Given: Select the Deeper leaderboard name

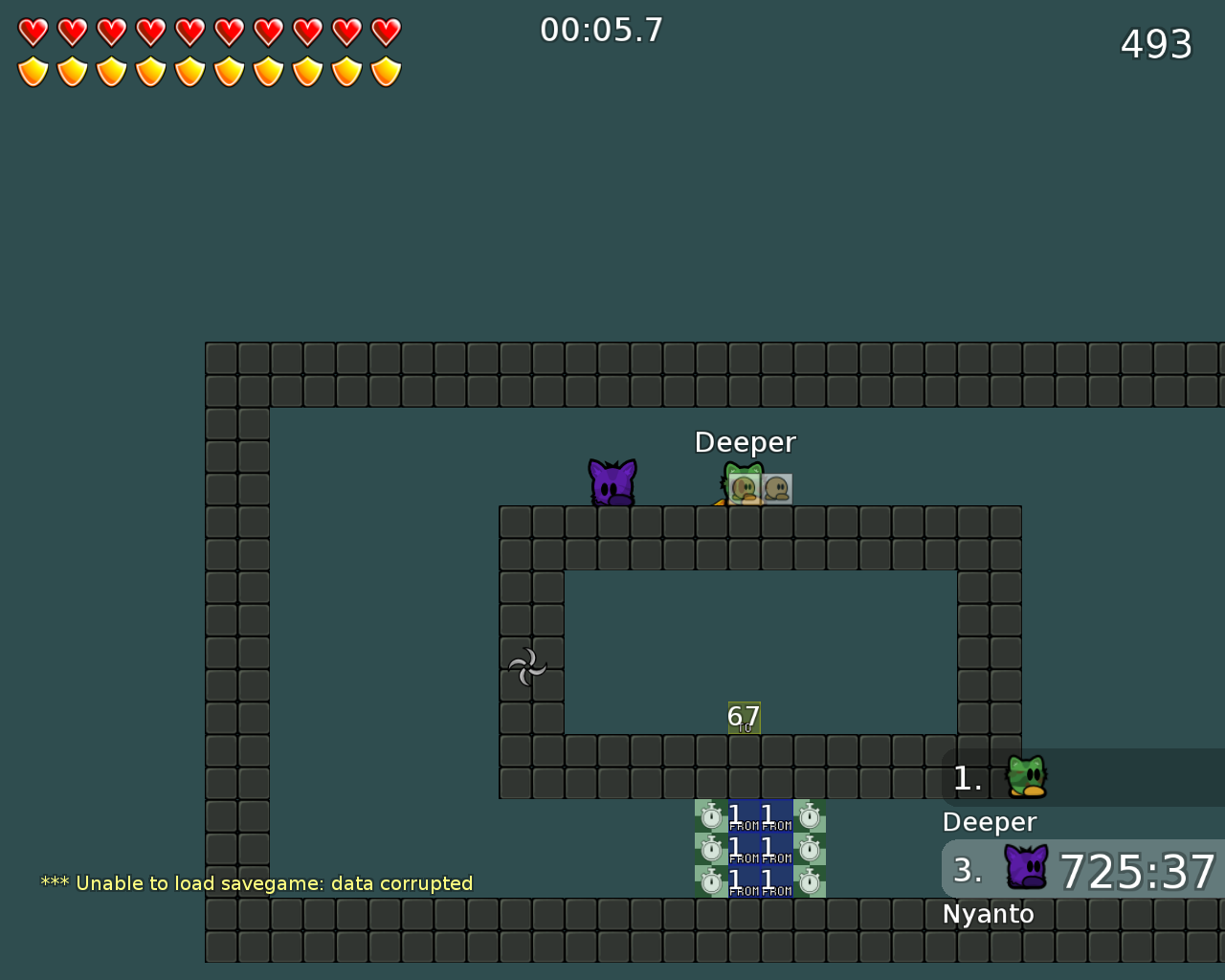Looking at the screenshot, I should pos(990,821).
